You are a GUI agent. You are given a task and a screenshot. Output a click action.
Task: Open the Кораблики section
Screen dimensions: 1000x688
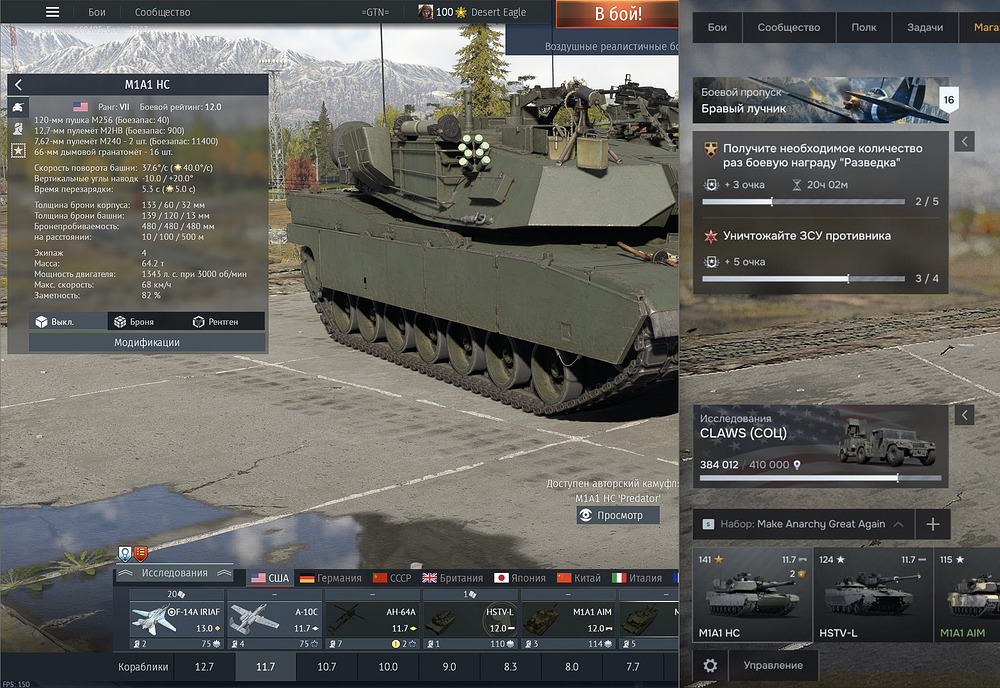(x=145, y=666)
